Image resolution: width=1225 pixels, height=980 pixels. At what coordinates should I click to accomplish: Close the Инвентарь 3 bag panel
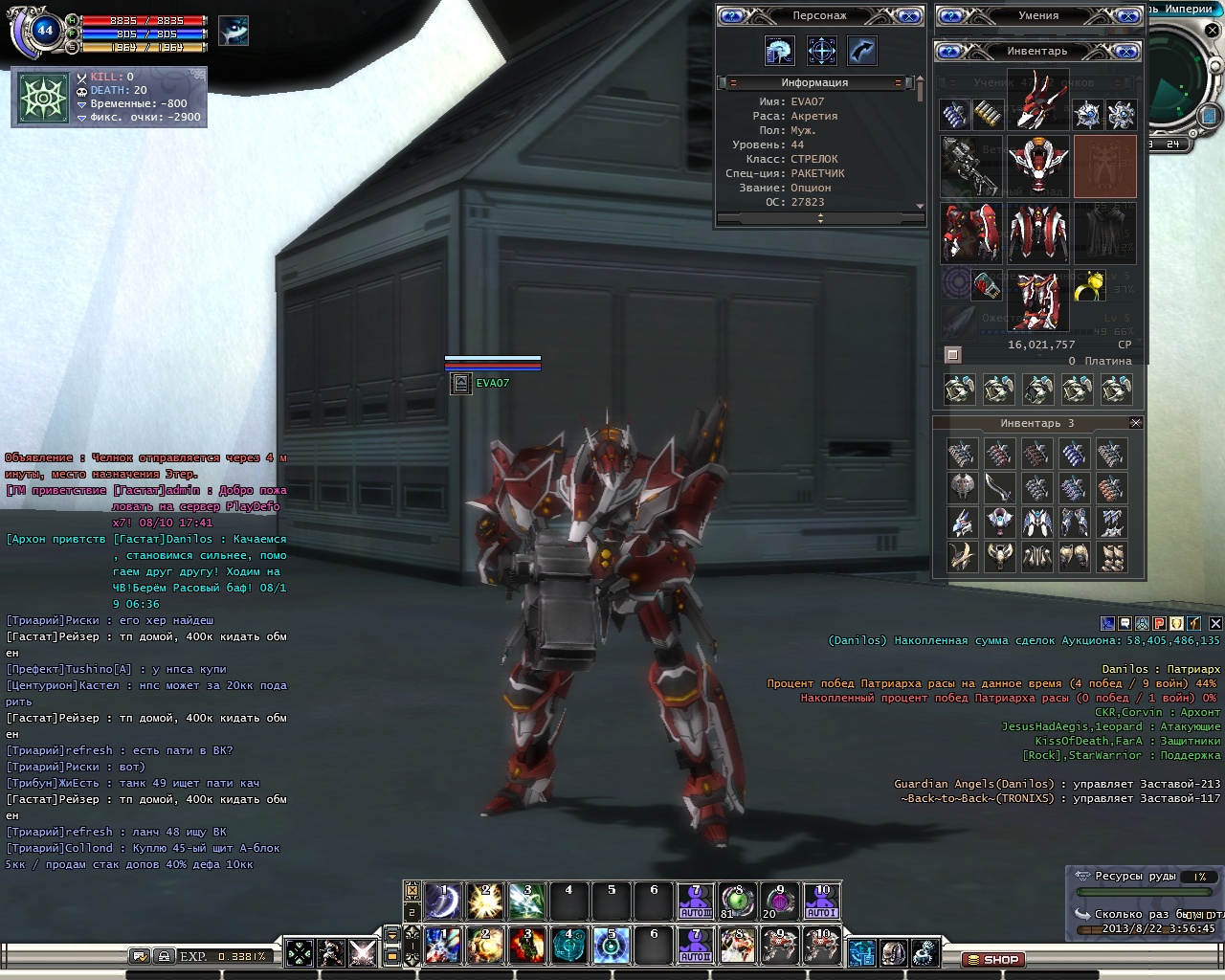[x=1136, y=423]
